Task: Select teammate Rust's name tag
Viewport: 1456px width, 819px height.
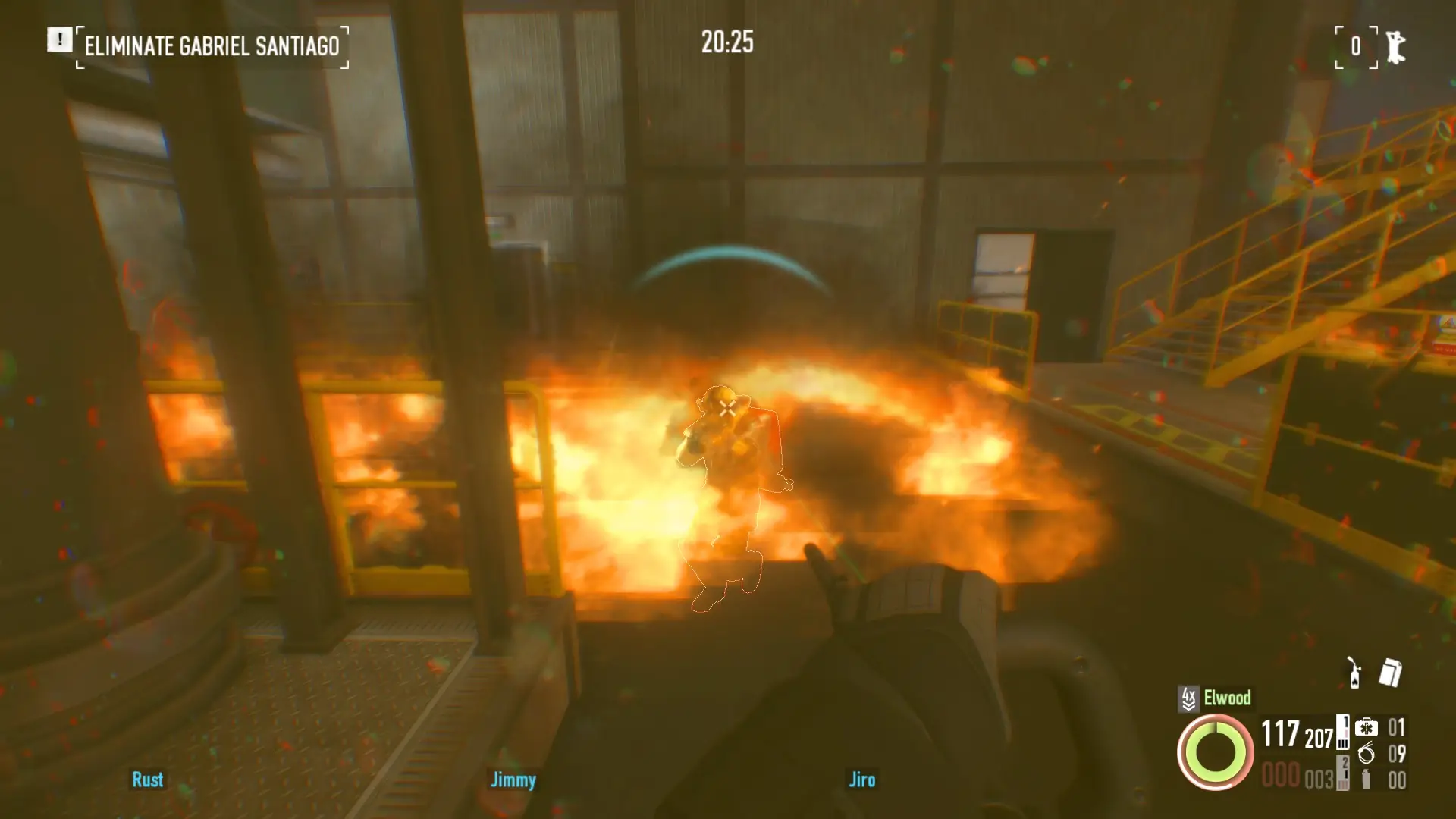Action: pyautogui.click(x=147, y=780)
